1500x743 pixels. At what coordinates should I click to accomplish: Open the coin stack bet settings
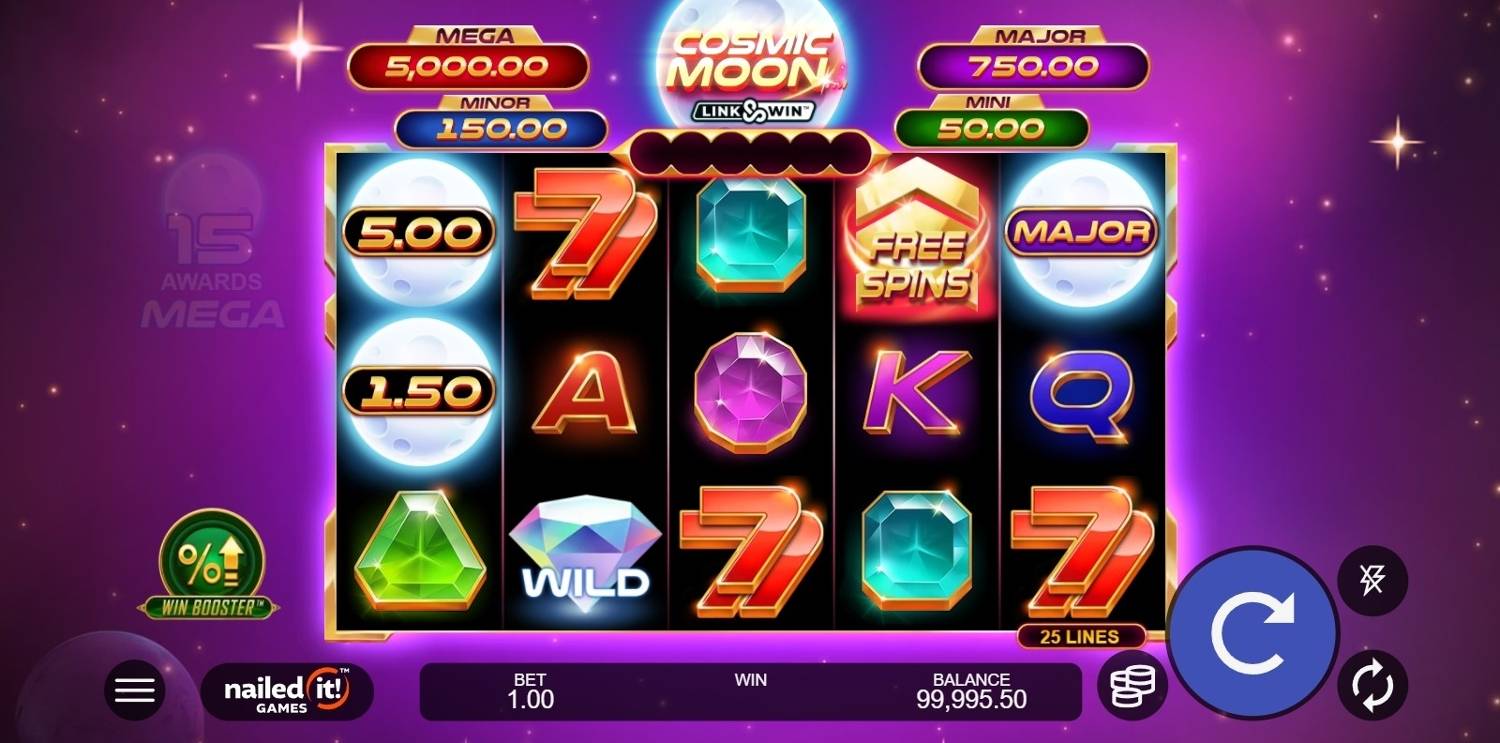[1132, 685]
